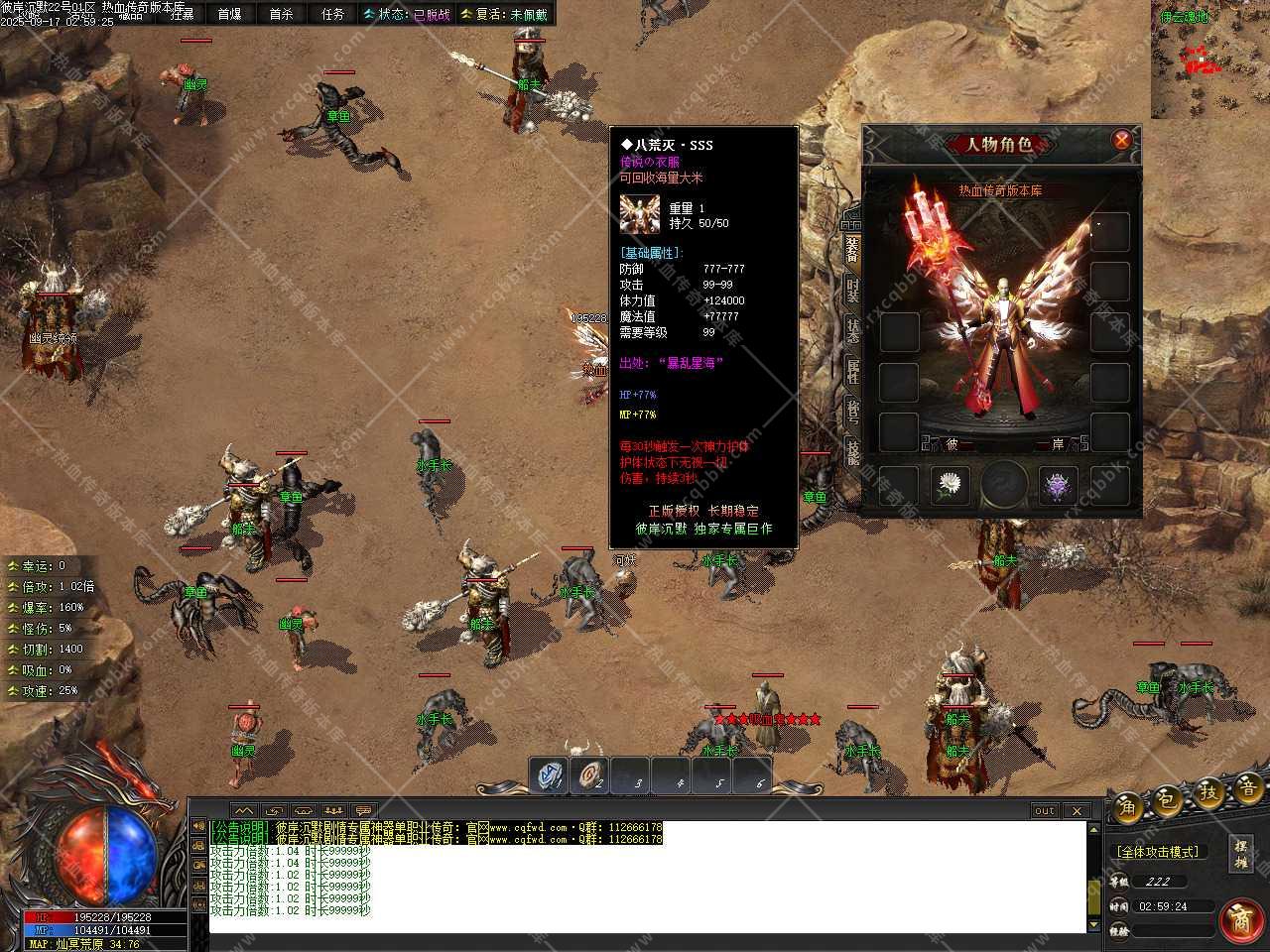1270x952 pixels.
Task: Toggle the 全体攻击模式 attack mode
Action: 1158,852
